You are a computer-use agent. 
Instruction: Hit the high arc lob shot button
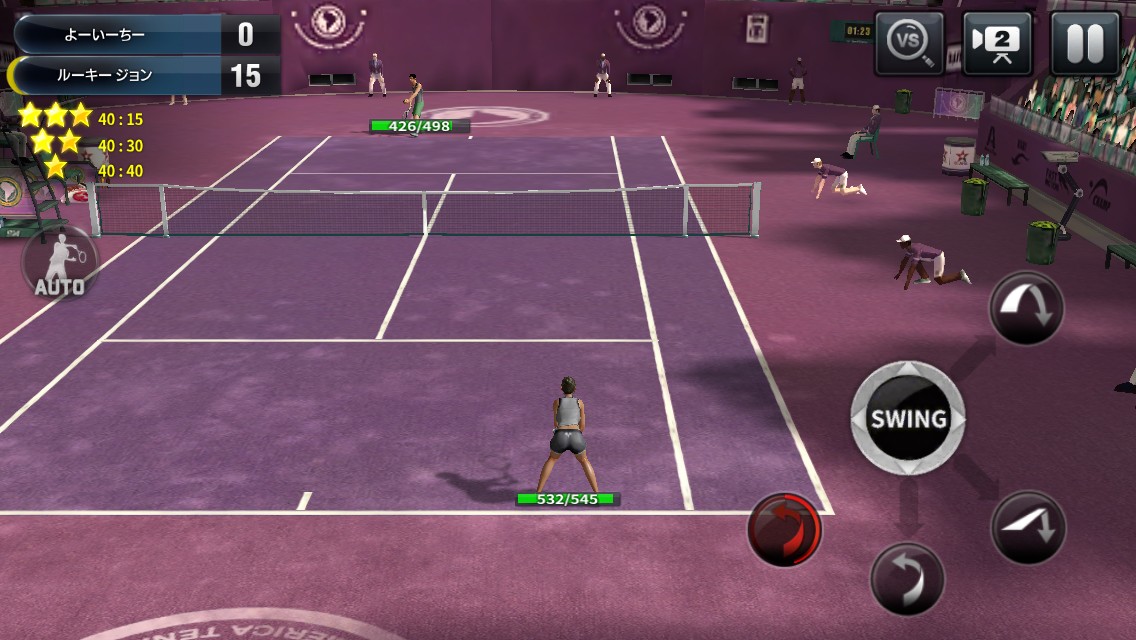pyautogui.click(x=1027, y=309)
